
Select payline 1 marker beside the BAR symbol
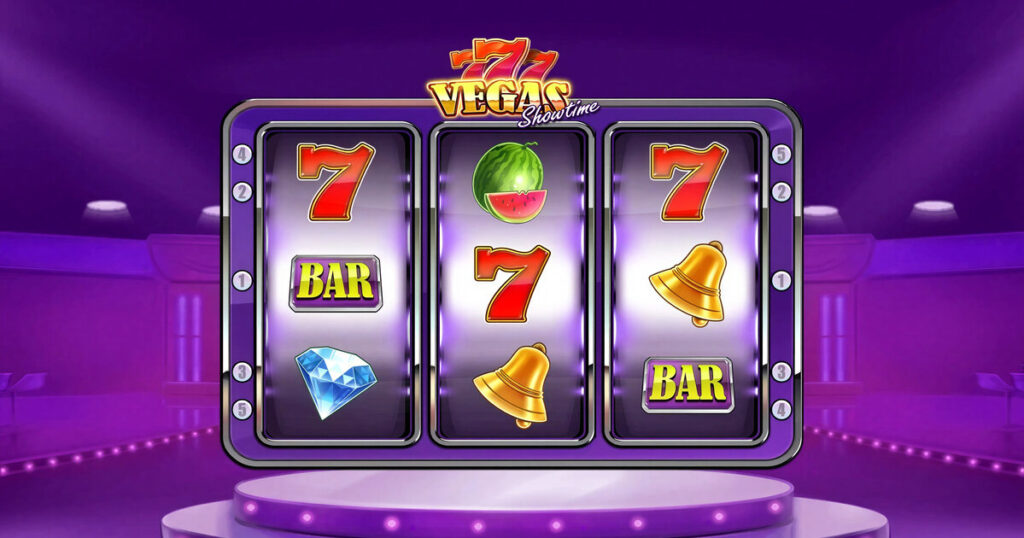tap(241, 281)
